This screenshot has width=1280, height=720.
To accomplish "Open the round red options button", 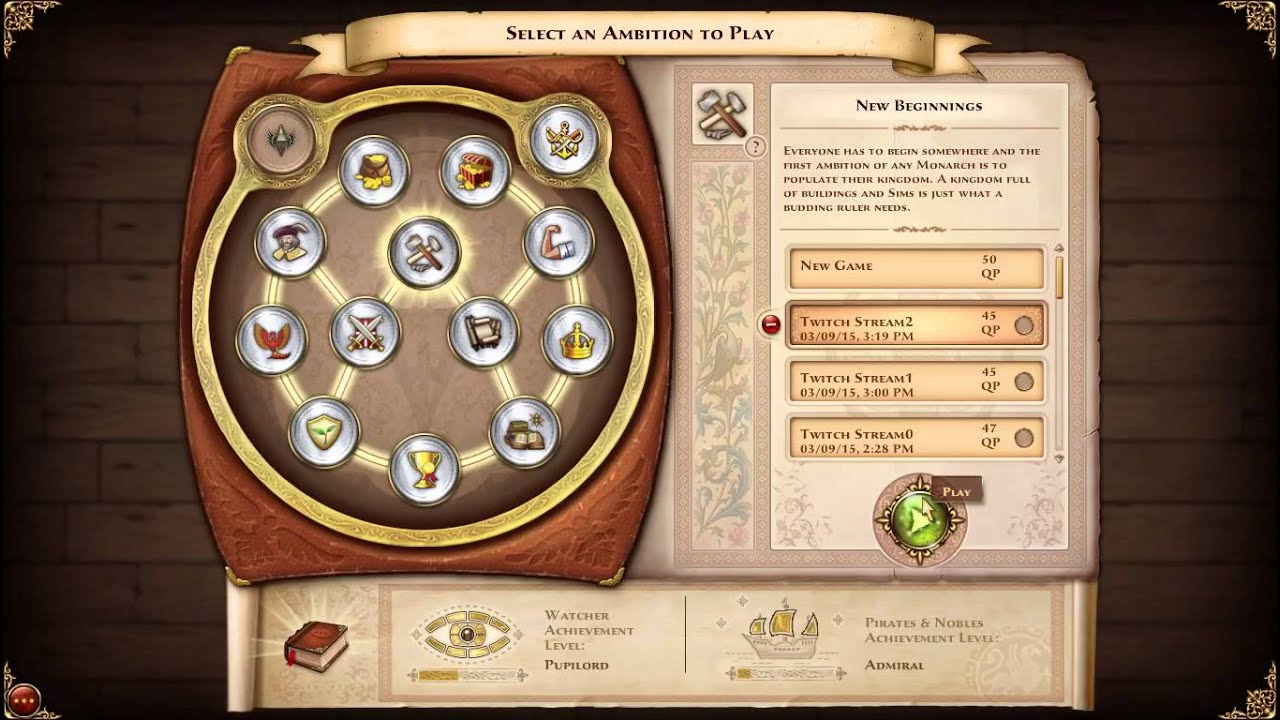I will point(23,700).
